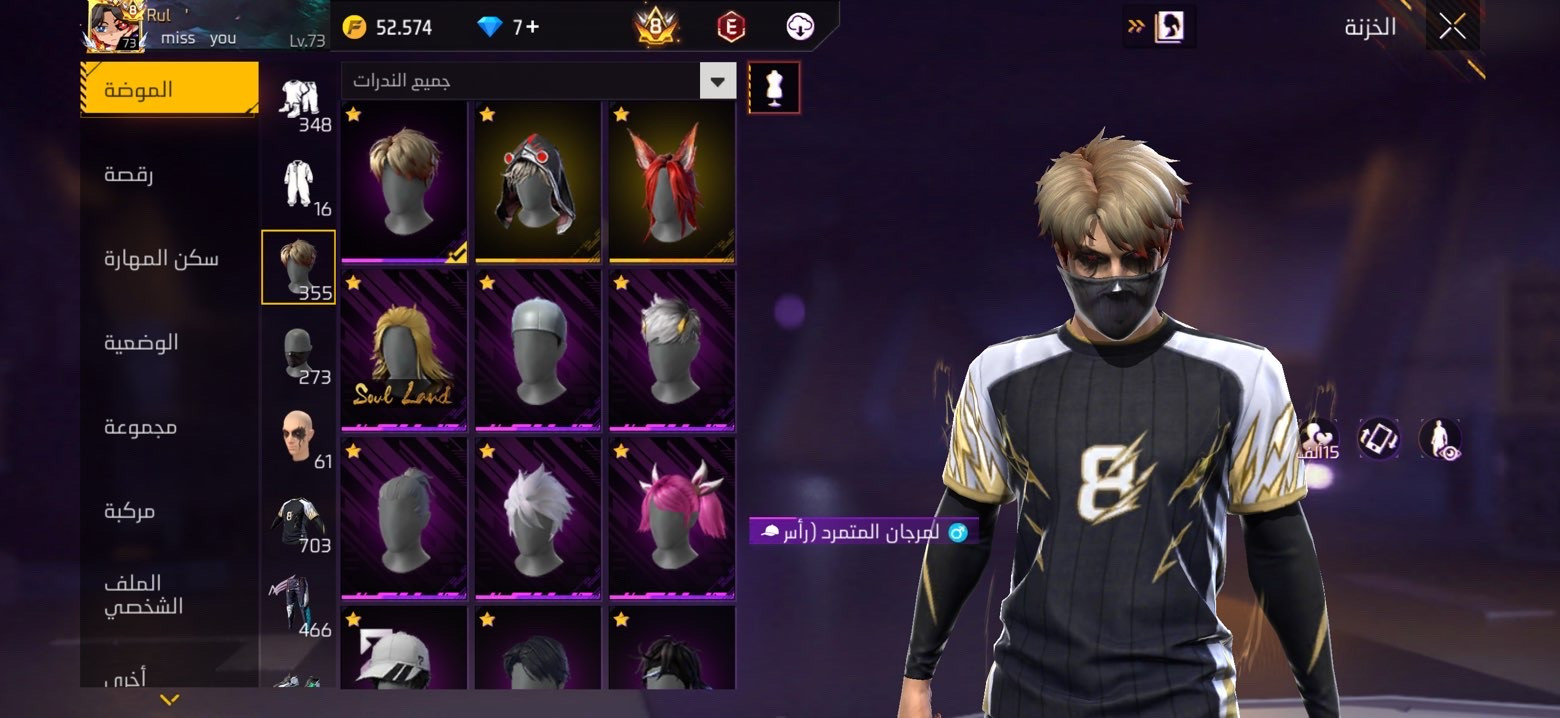Select the grey beanie head item
The height and width of the screenshot is (718, 1560).
pos(538,349)
